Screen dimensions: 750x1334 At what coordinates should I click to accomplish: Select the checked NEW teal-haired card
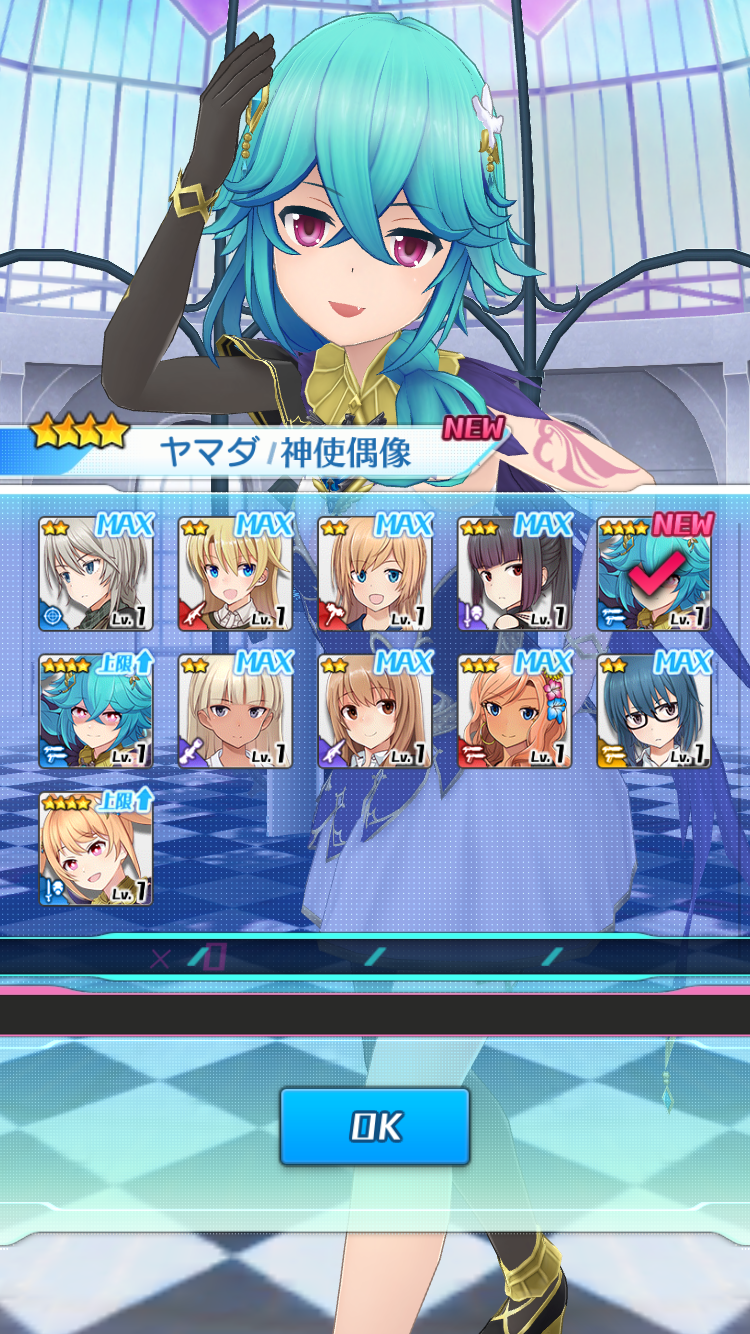(654, 574)
